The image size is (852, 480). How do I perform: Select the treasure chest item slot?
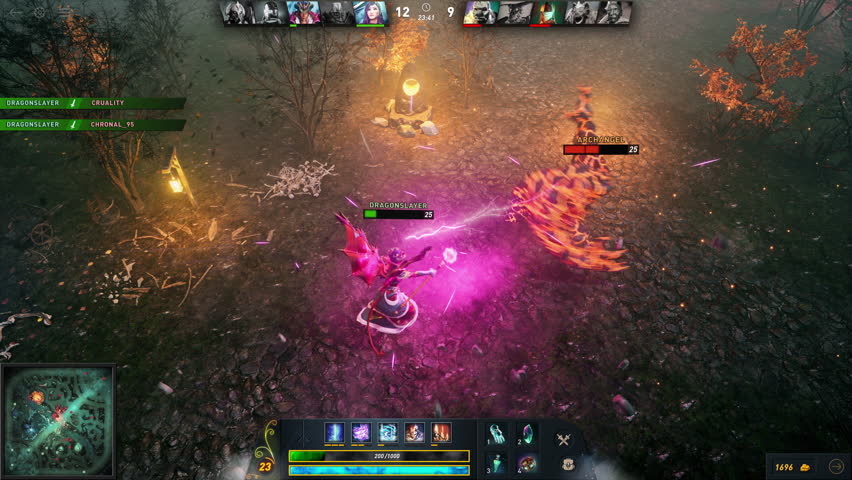527,463
